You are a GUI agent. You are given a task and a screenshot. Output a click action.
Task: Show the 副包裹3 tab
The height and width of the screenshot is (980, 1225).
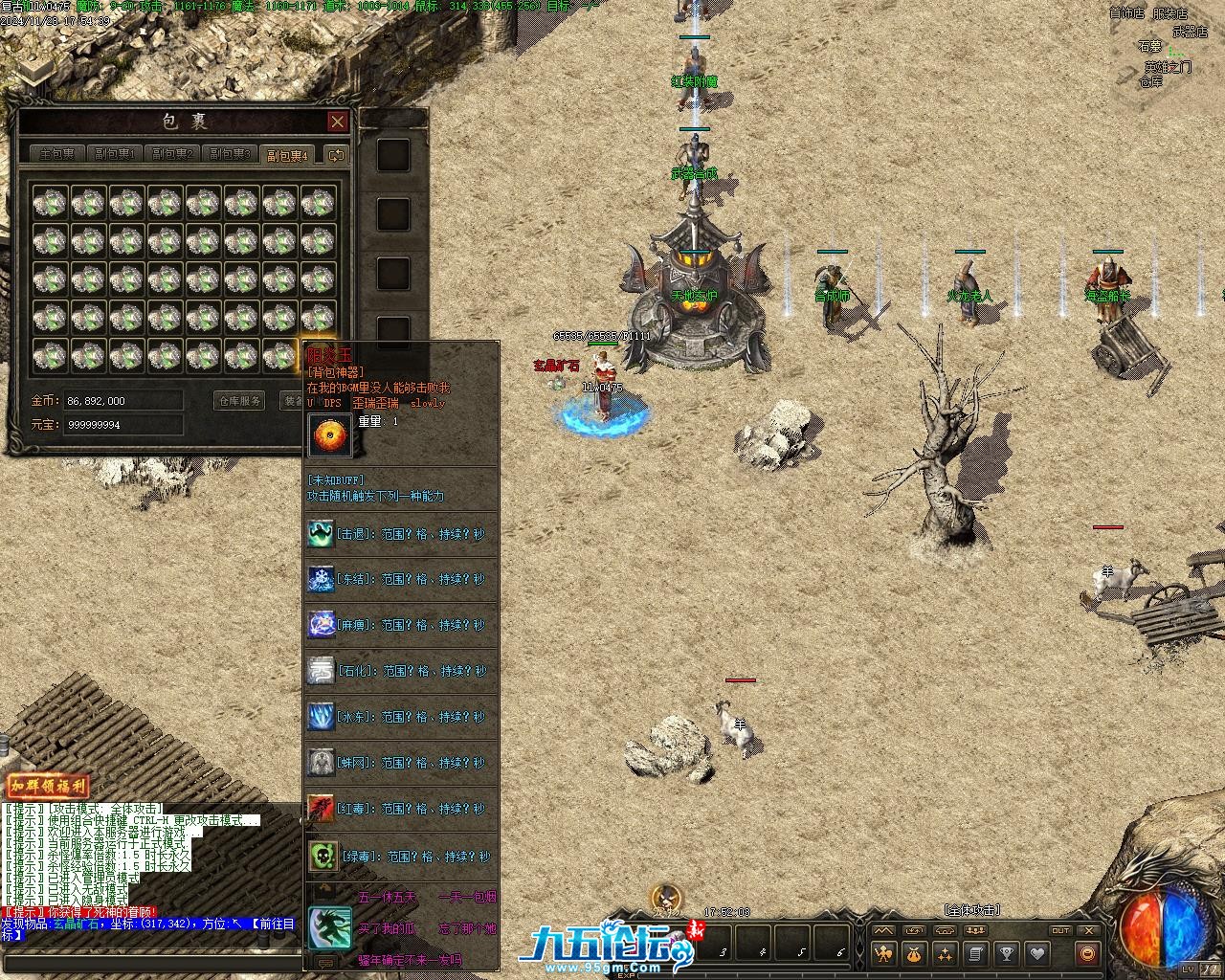(x=230, y=154)
